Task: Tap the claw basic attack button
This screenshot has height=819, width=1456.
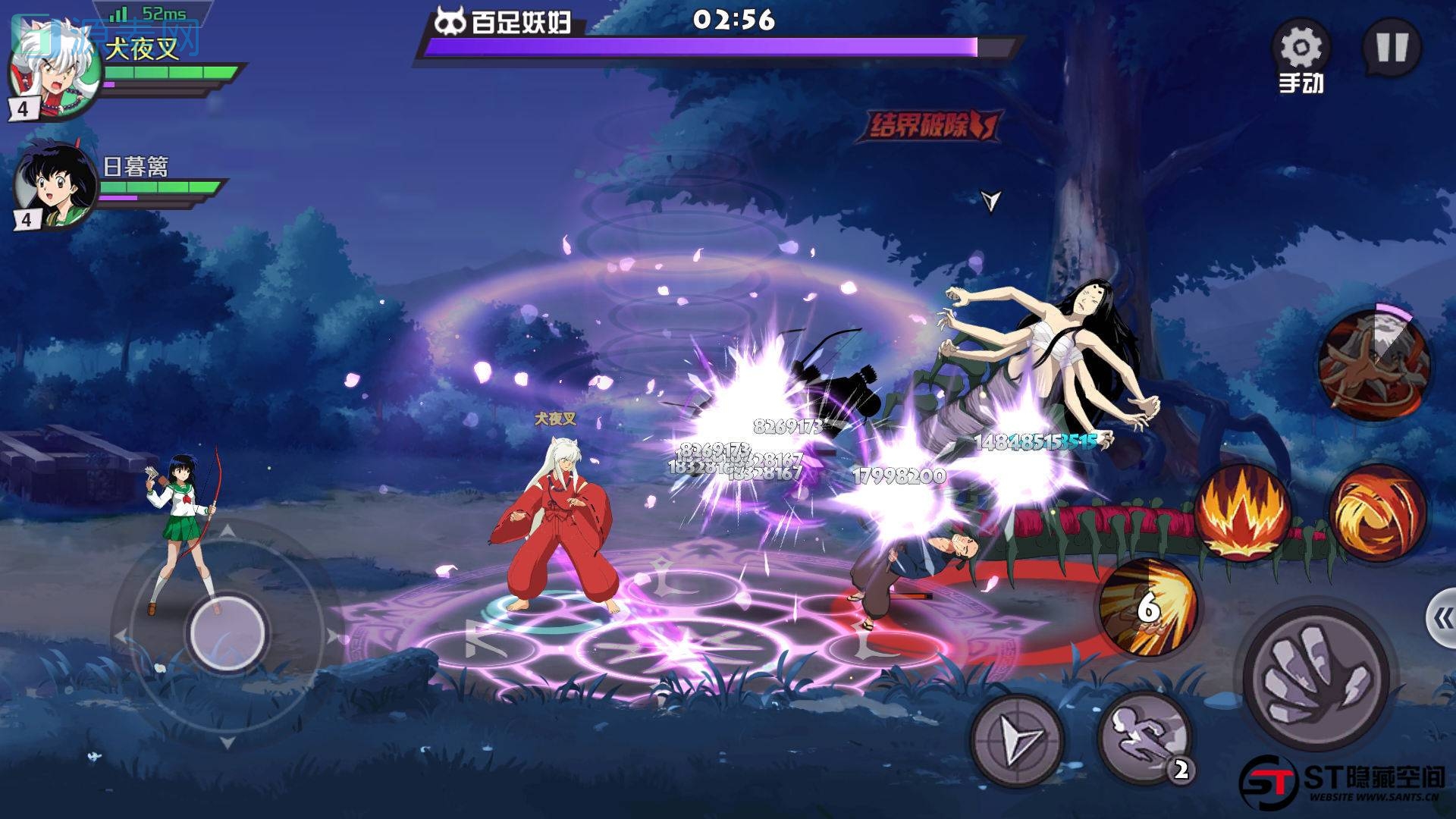Action: pos(1318,677)
